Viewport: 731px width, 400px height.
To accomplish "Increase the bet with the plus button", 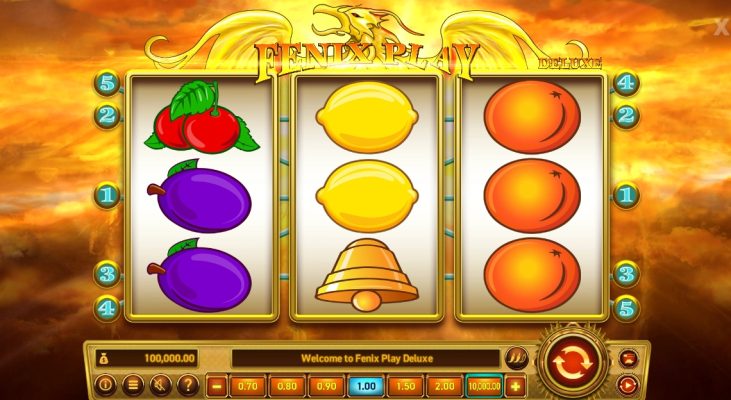I will tap(517, 385).
